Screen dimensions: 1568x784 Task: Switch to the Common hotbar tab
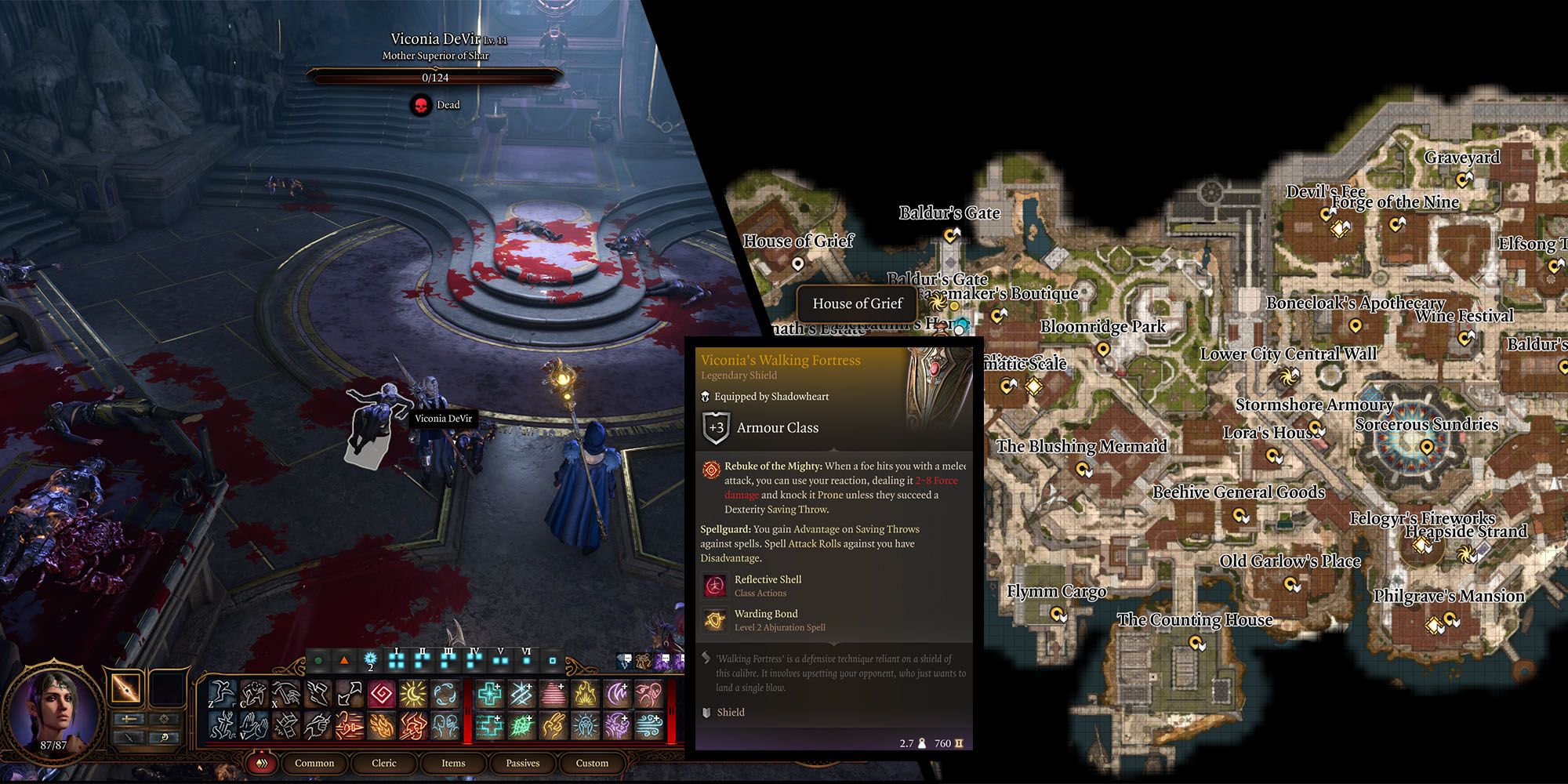pos(314,763)
